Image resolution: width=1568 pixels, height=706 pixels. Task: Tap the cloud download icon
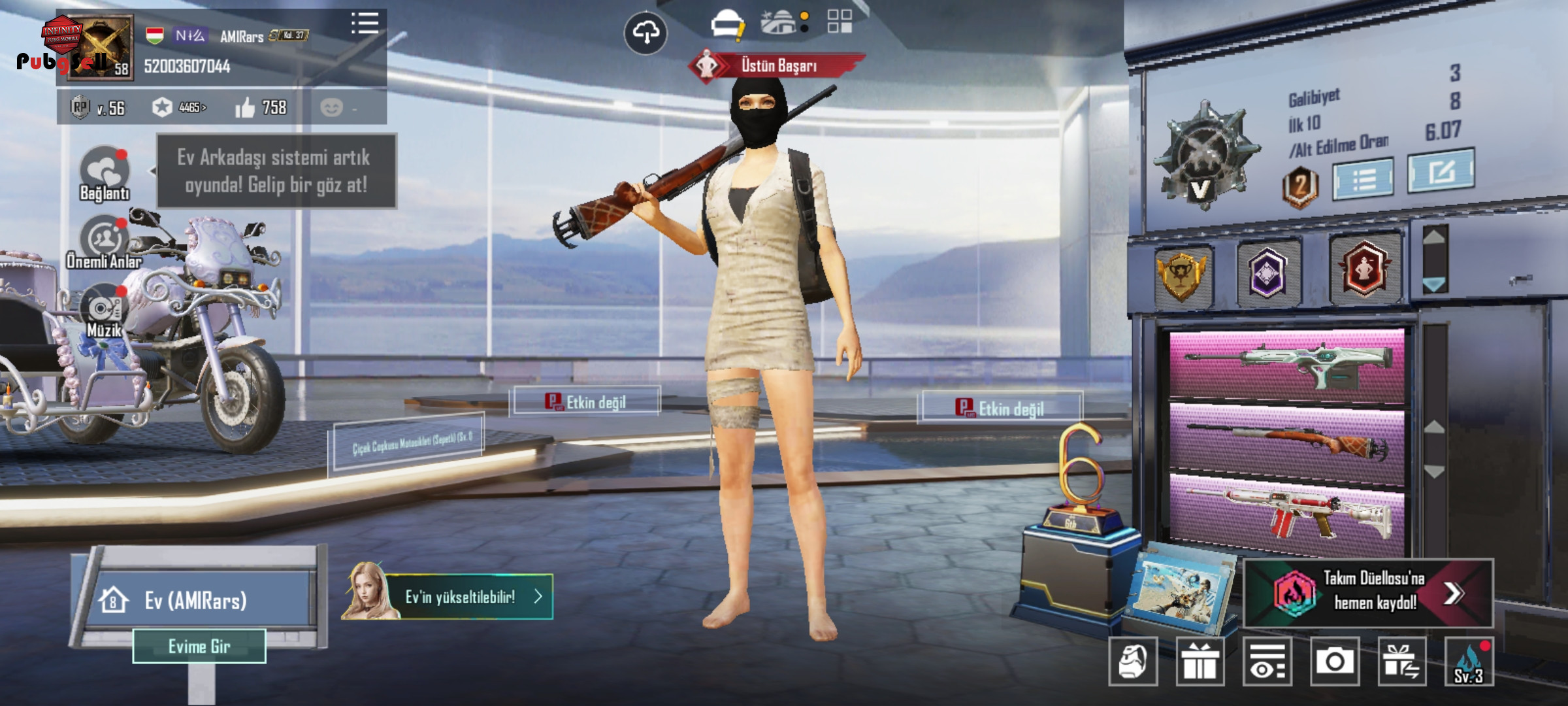645,33
